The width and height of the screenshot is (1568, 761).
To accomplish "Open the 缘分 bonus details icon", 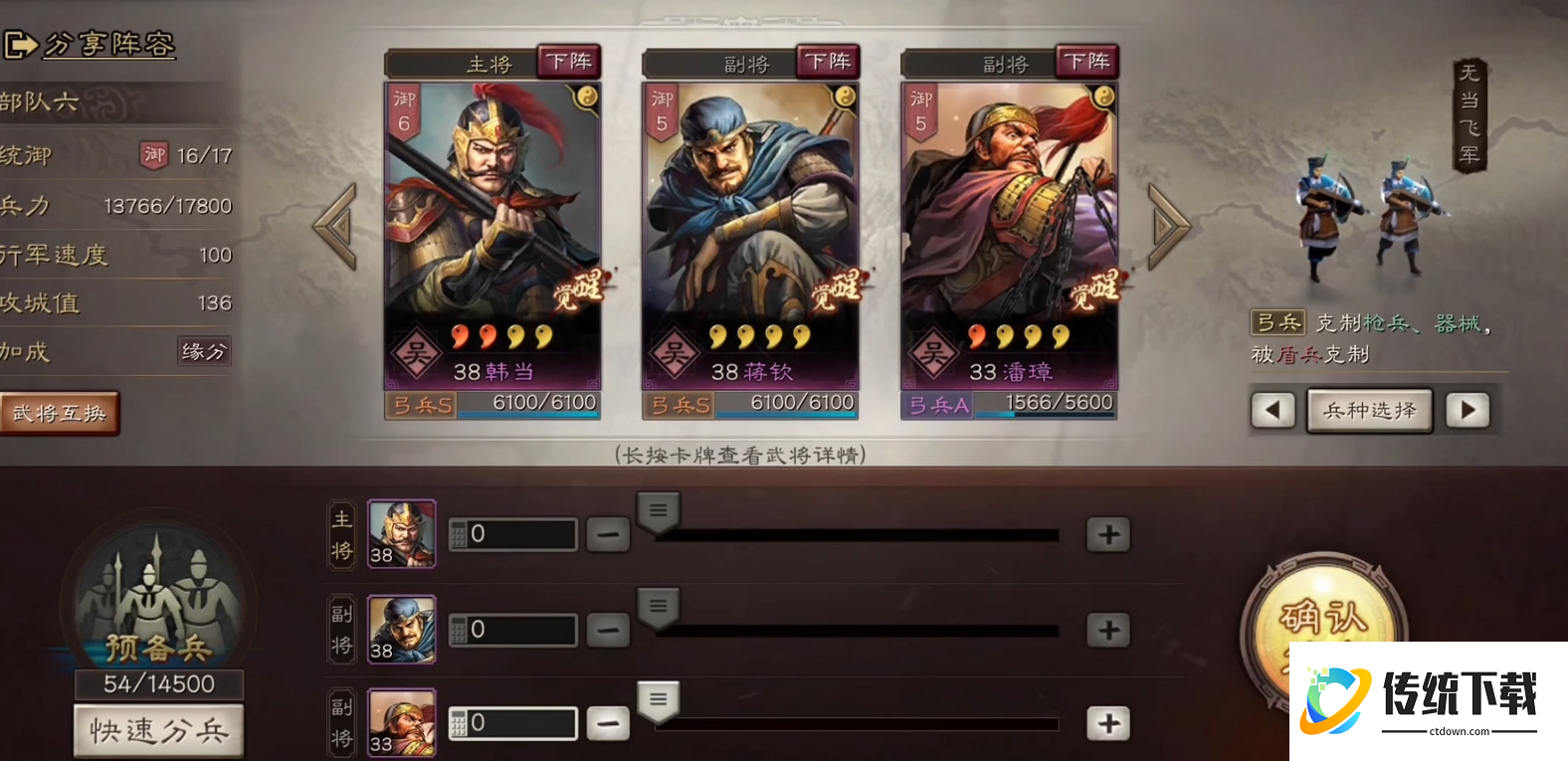I will coord(203,352).
